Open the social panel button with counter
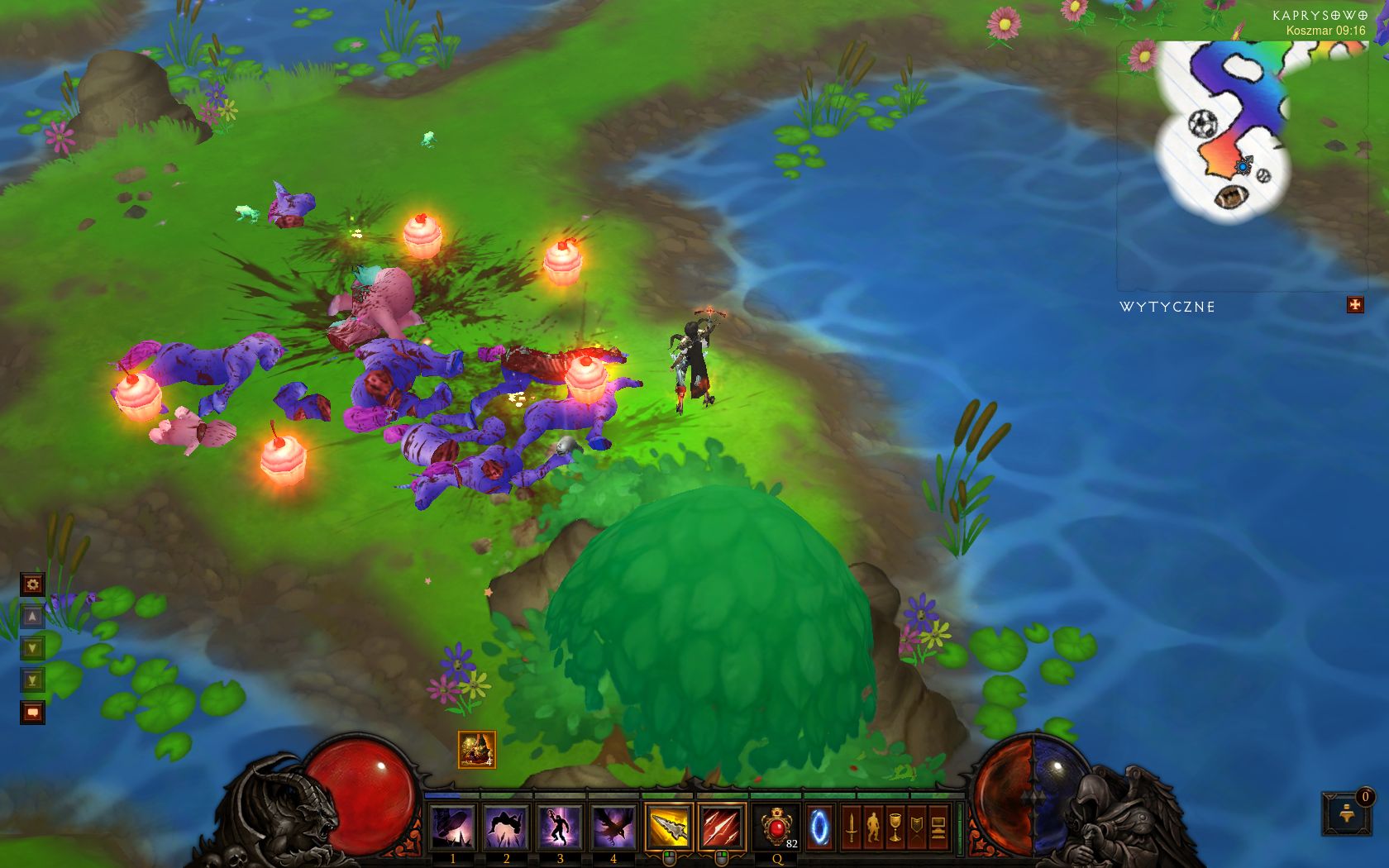This screenshot has width=1389, height=868. [x=1344, y=813]
